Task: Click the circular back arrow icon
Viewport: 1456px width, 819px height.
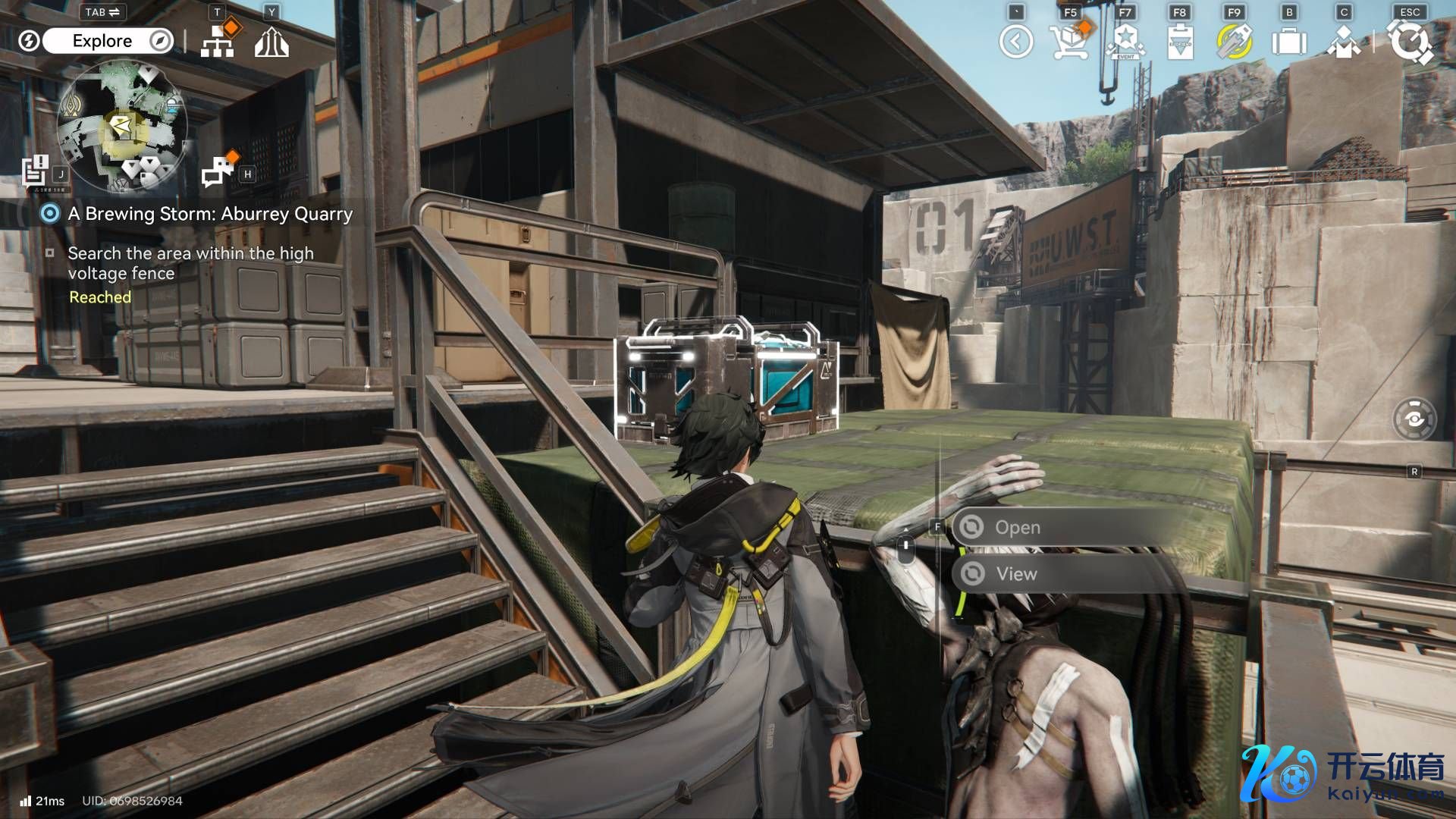Action: pos(1016,42)
